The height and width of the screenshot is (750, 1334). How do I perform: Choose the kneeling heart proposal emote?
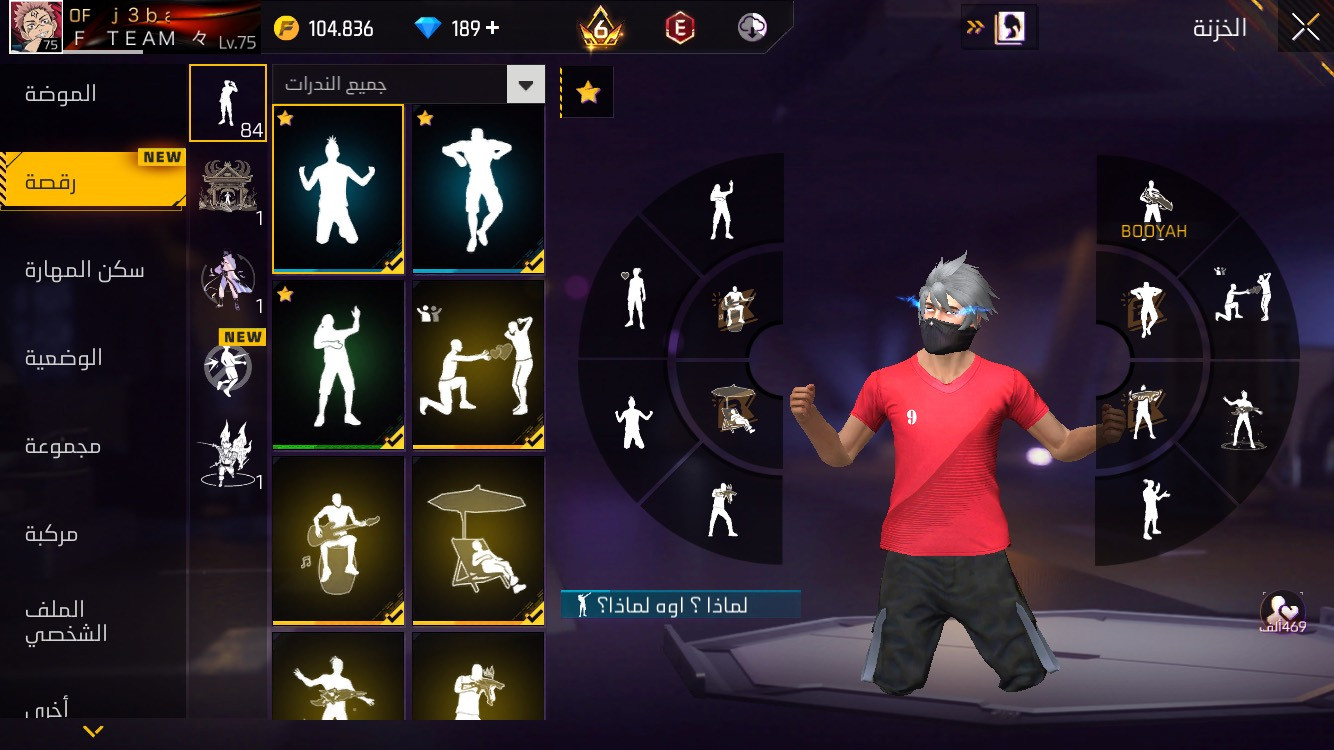coord(478,364)
